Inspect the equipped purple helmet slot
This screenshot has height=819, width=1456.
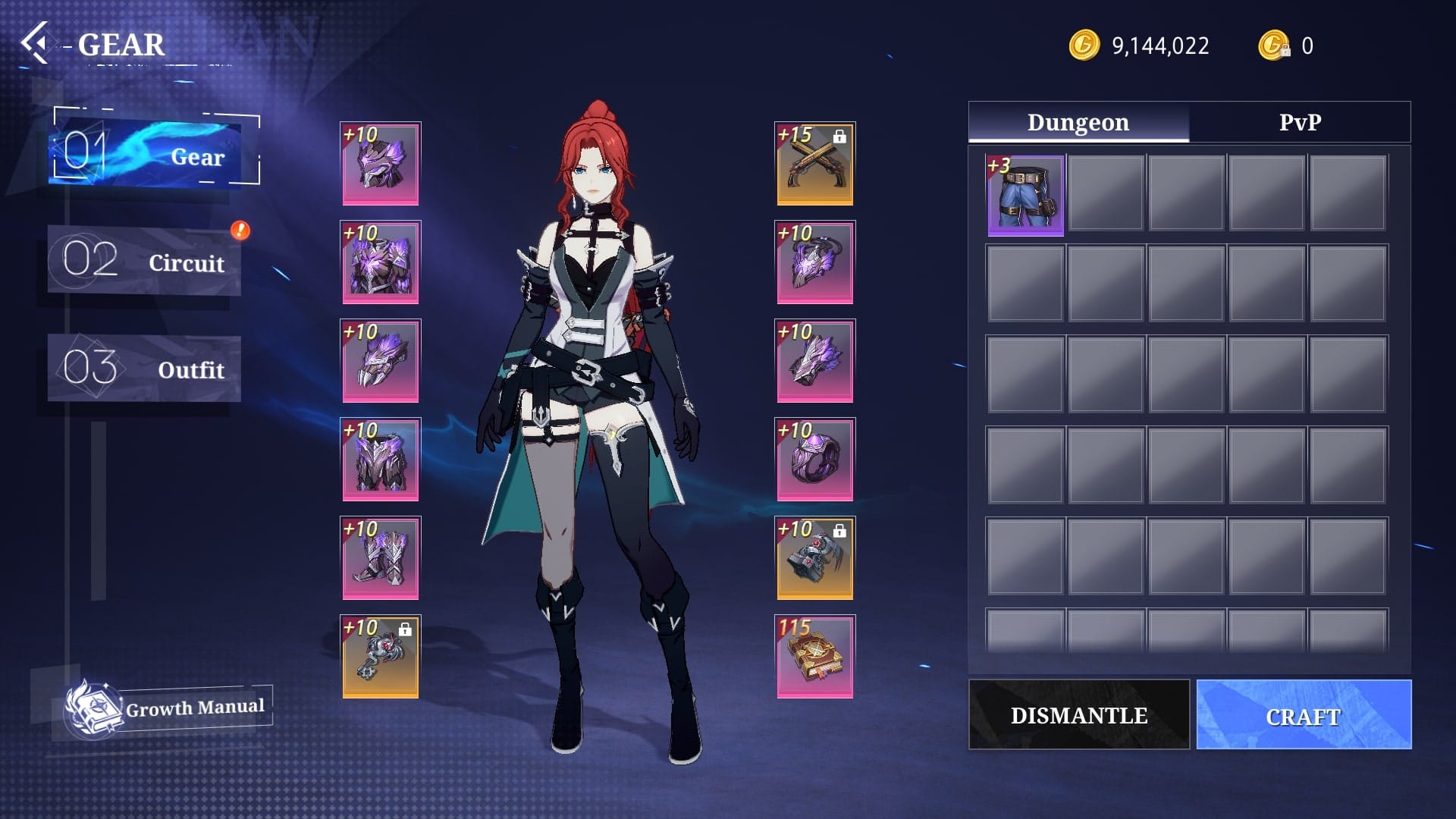380,164
